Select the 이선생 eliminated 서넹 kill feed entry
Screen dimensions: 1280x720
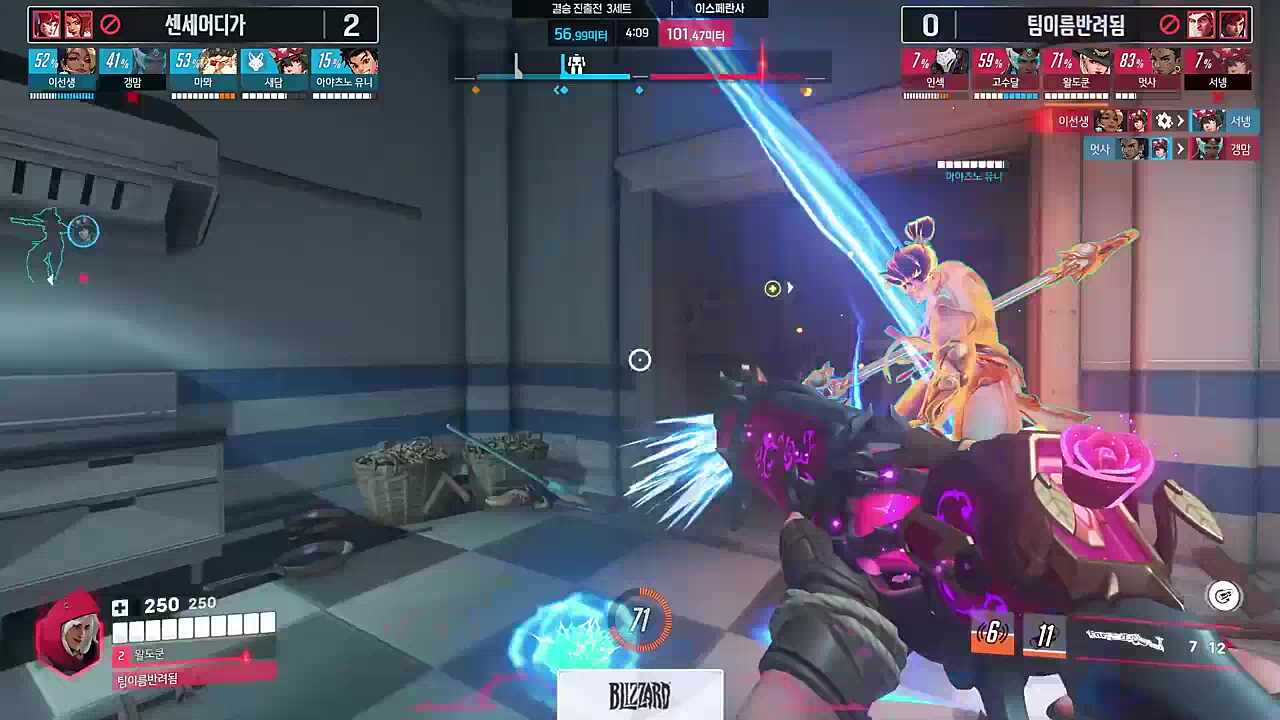coord(1155,121)
